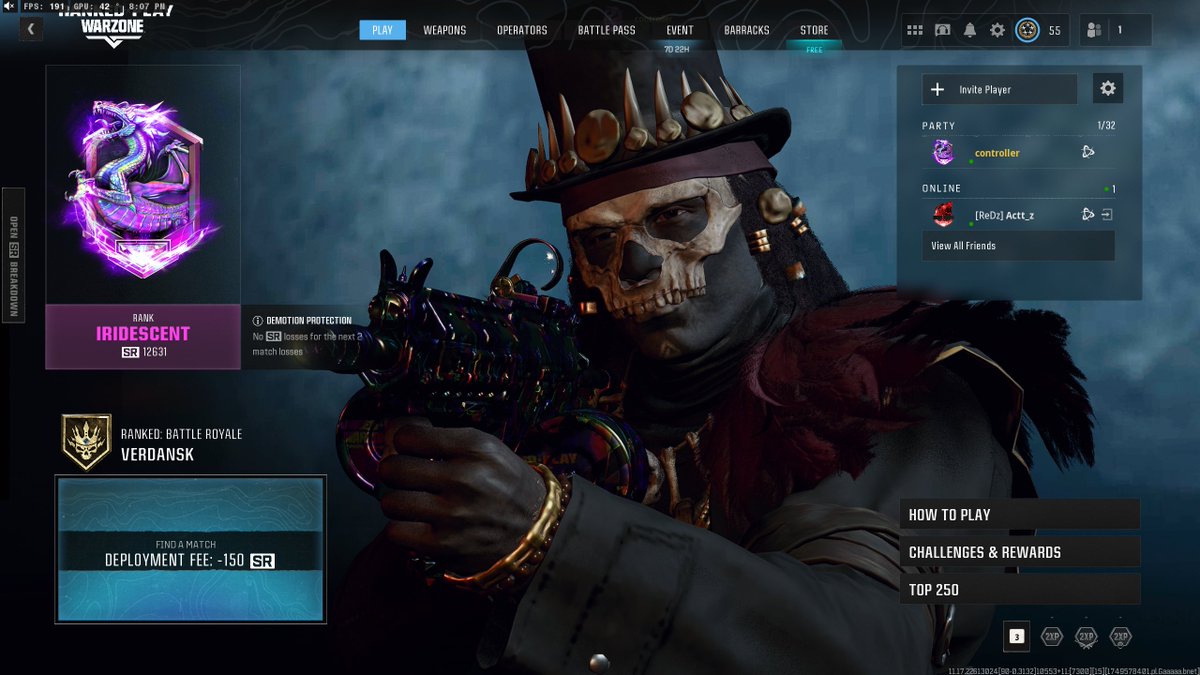Switch to the Weapons tab
The width and height of the screenshot is (1200, 675).
coord(444,30)
